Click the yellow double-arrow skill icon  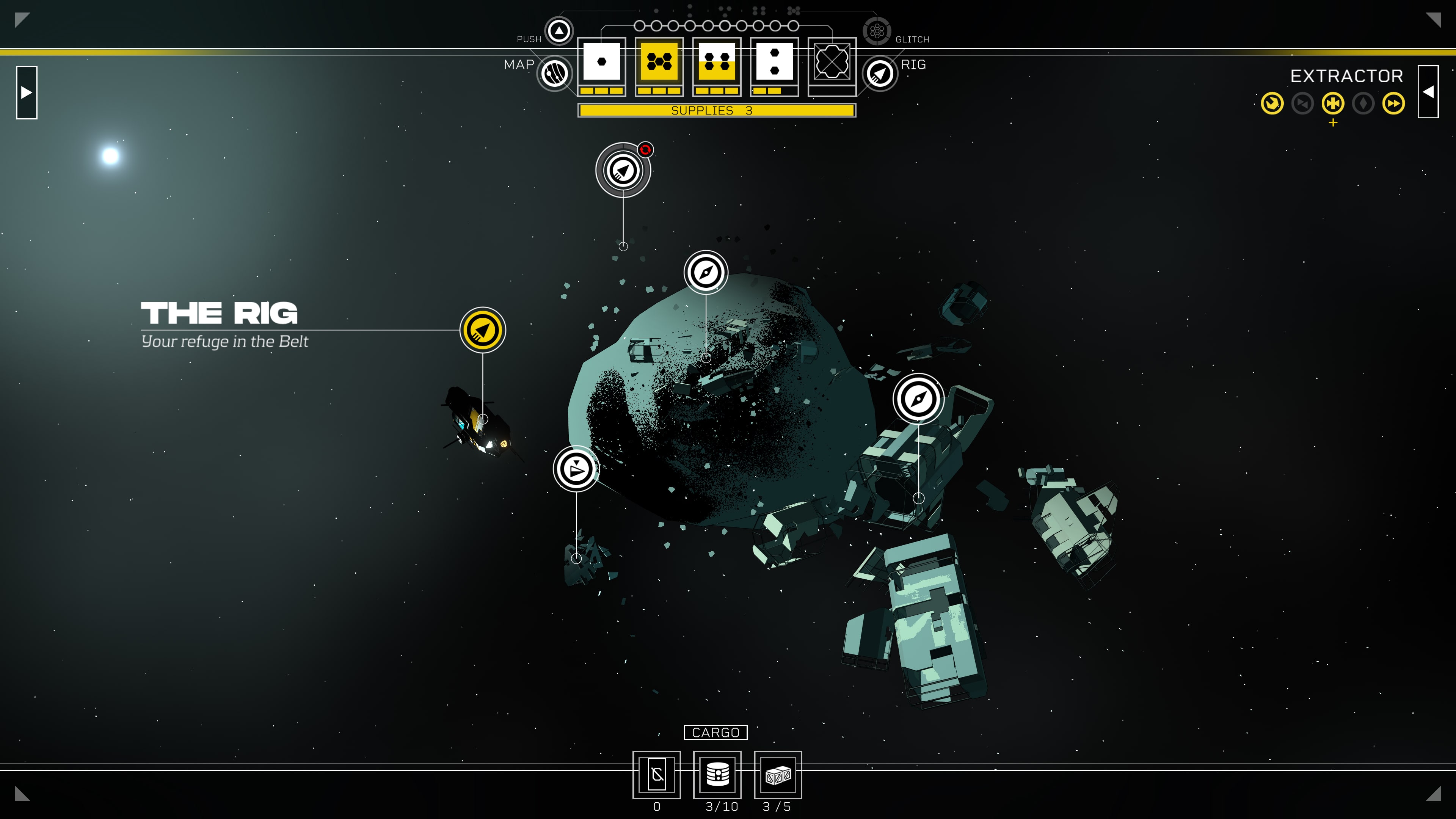(1393, 104)
